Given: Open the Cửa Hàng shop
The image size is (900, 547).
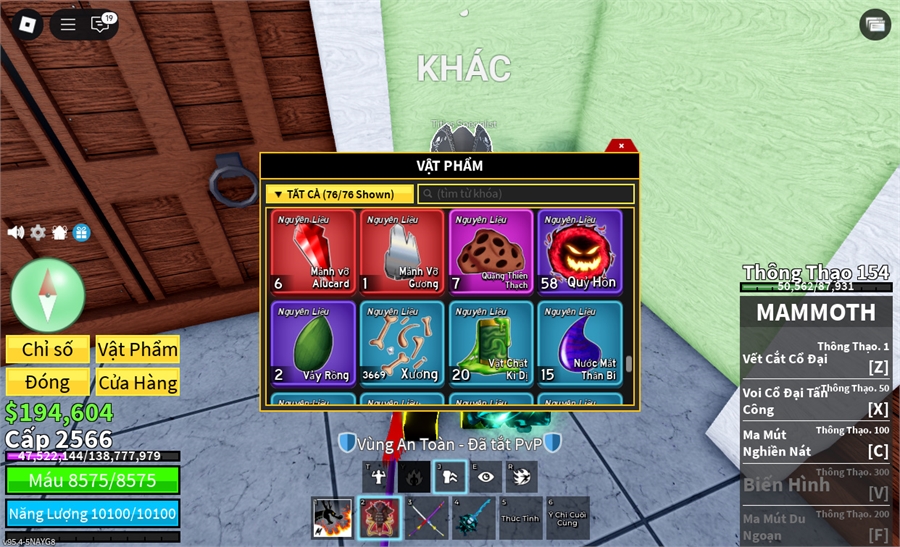Looking at the screenshot, I should (x=137, y=382).
